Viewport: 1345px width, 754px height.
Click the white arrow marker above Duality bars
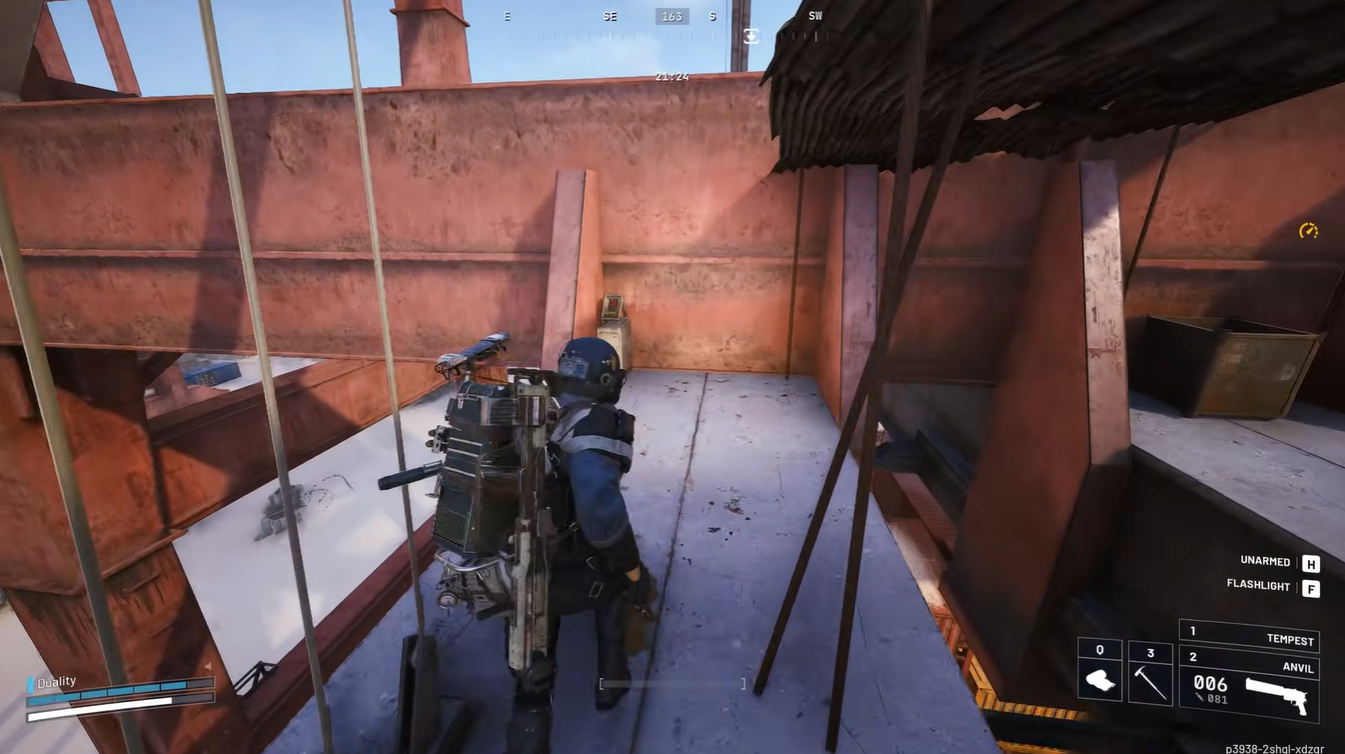coord(208,665)
